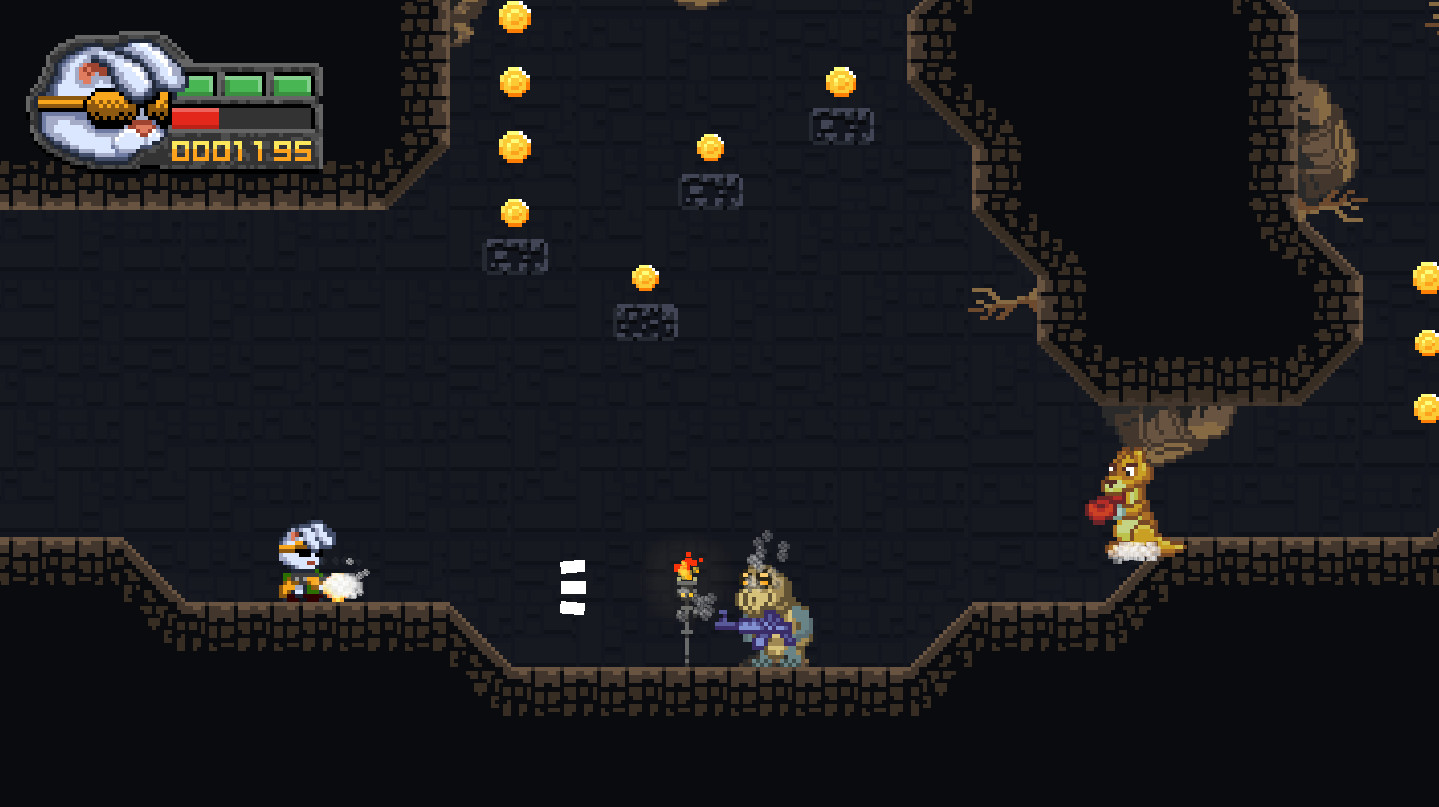Click the gold score counter reading 0001195
1439x807 pixels.
240,150
